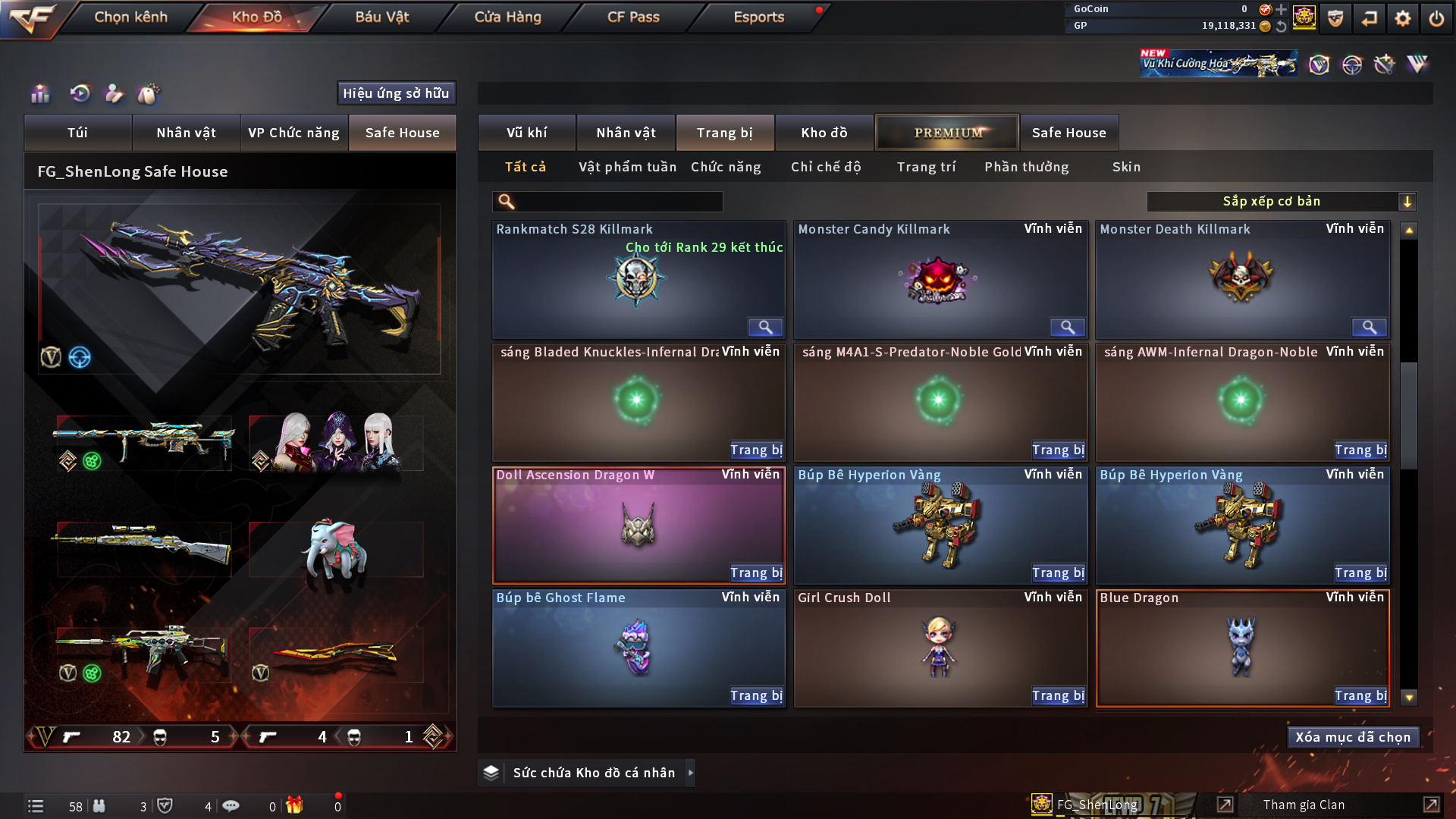Click the Tham gia Clan button

1304,805
